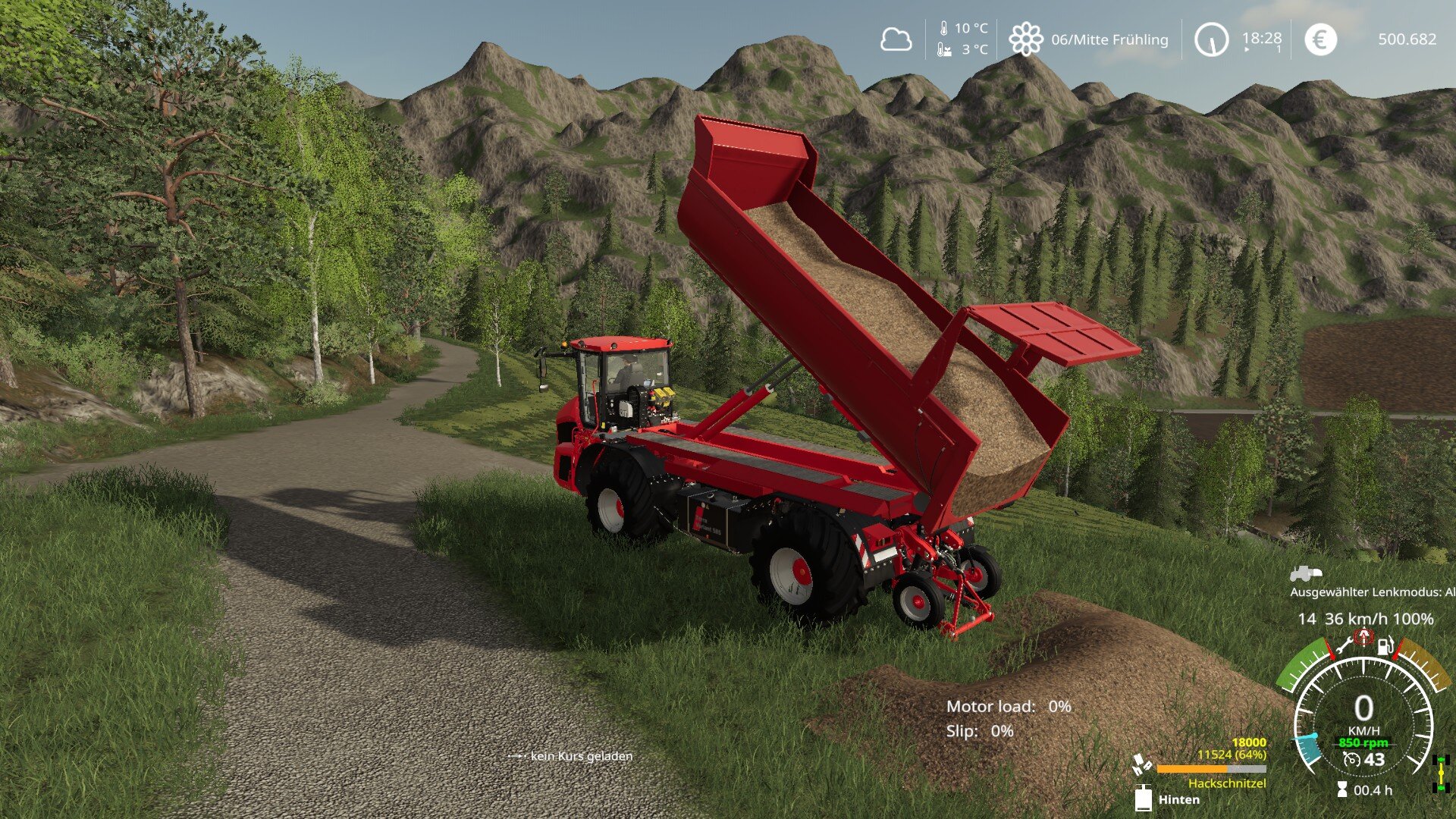Click the hourglass operating hours icon
The image size is (1456, 819).
(1342, 790)
